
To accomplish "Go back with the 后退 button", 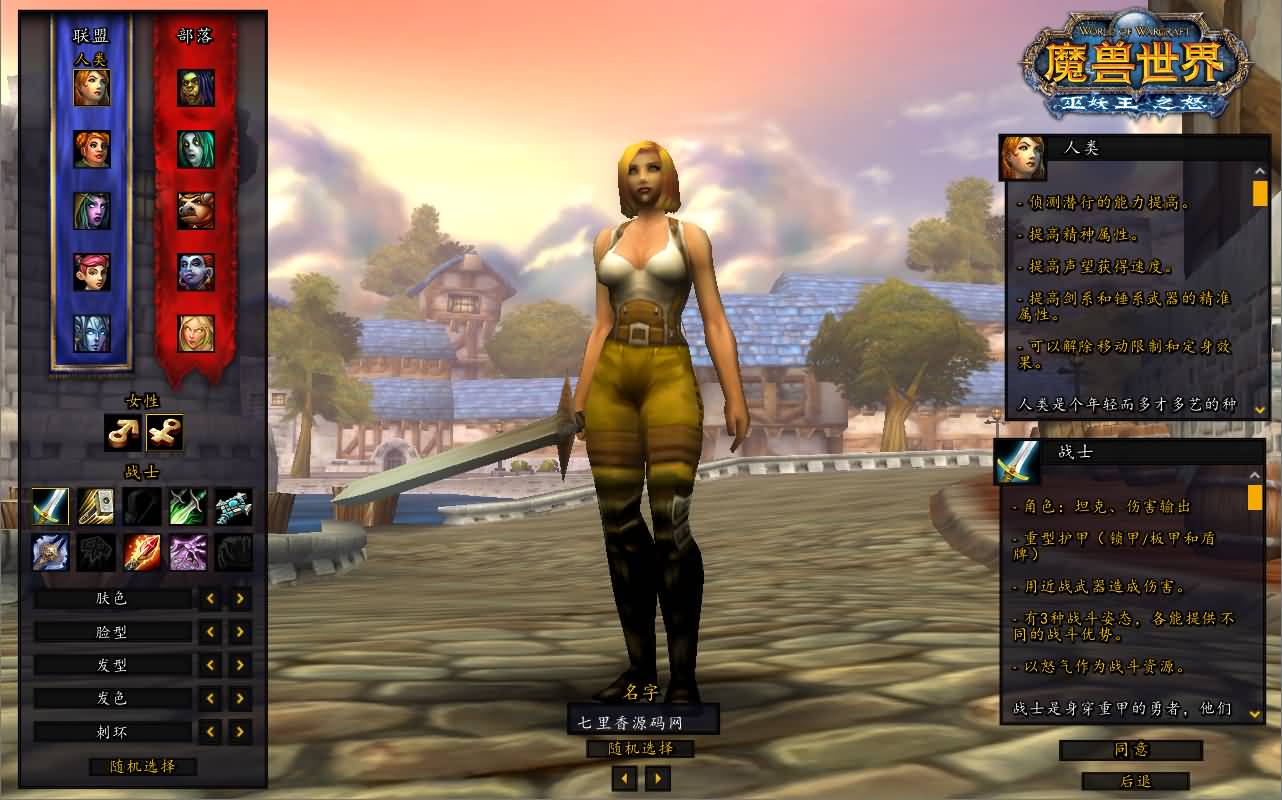I will click(x=1135, y=781).
